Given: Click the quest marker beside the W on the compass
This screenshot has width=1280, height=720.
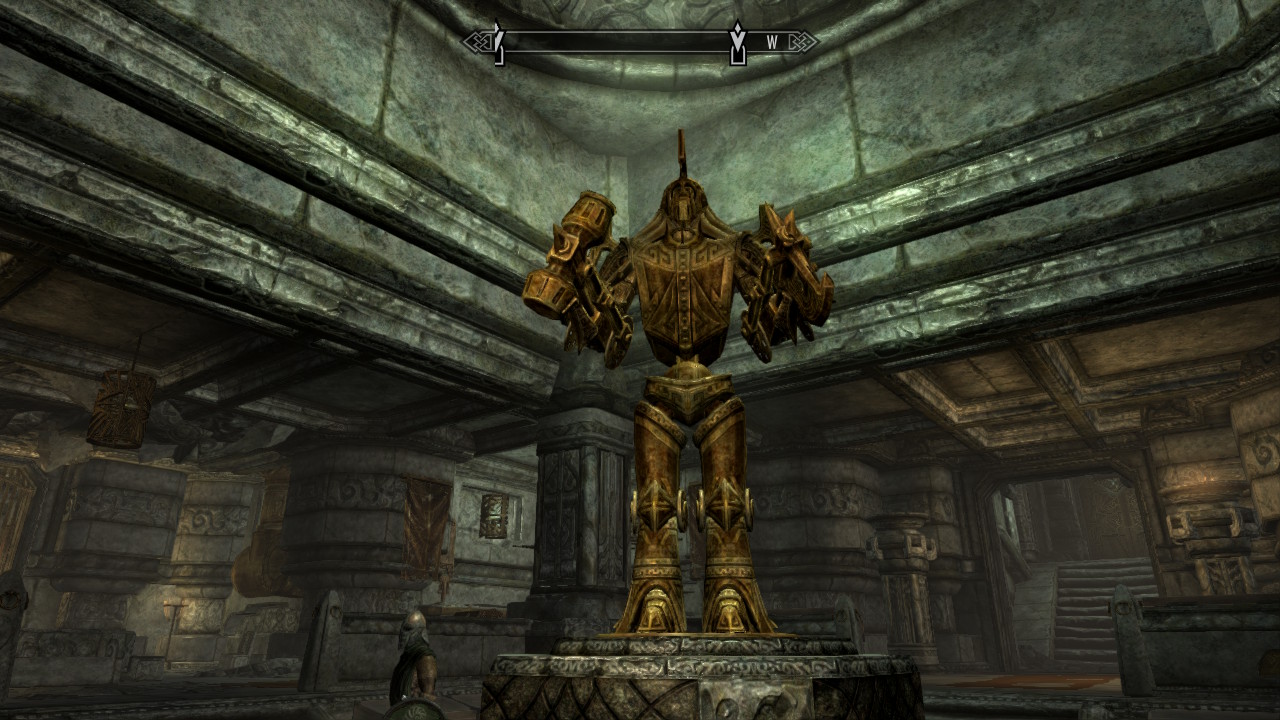Looking at the screenshot, I should 738,42.
